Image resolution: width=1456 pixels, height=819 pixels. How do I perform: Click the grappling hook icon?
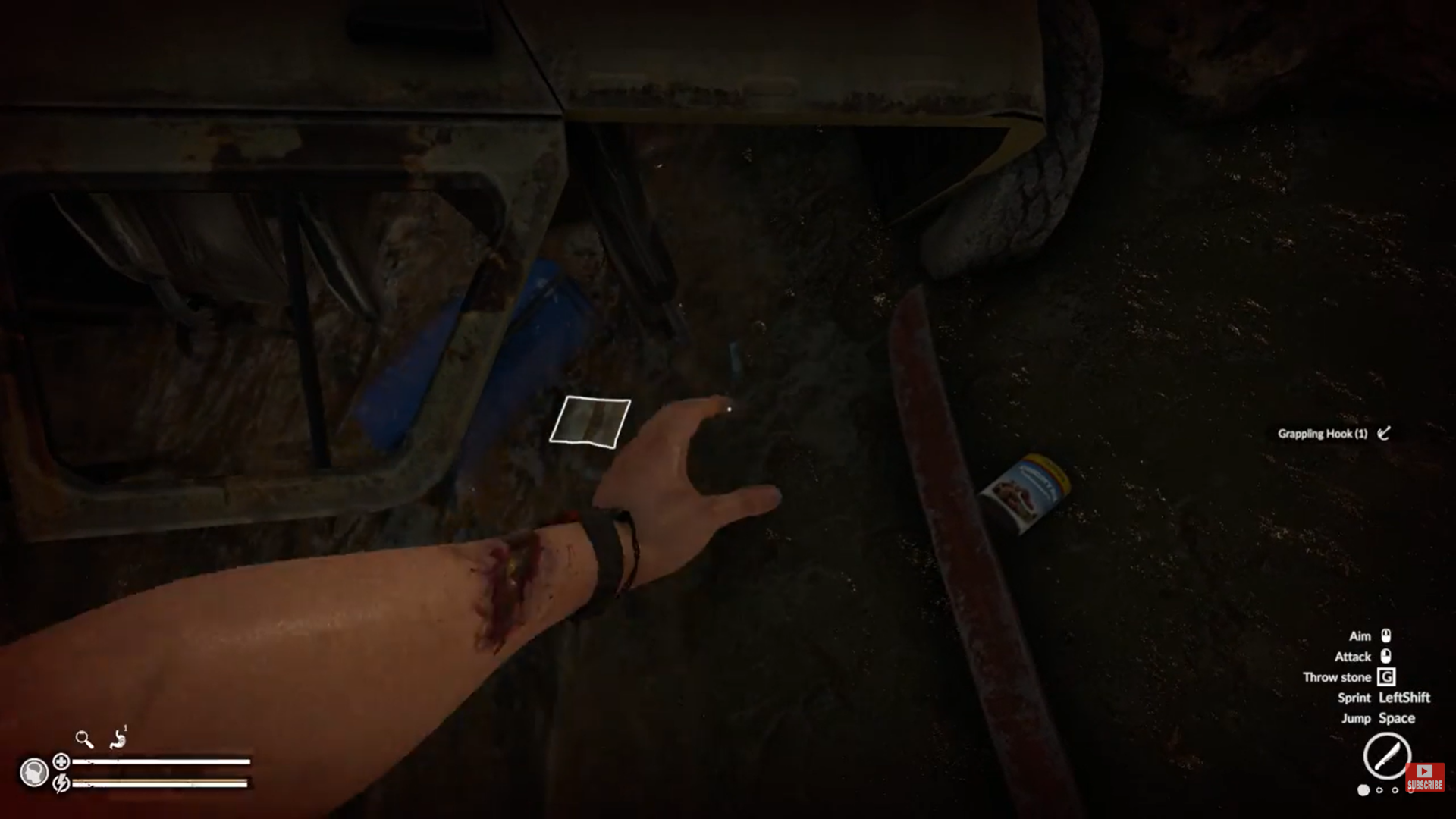click(1385, 433)
